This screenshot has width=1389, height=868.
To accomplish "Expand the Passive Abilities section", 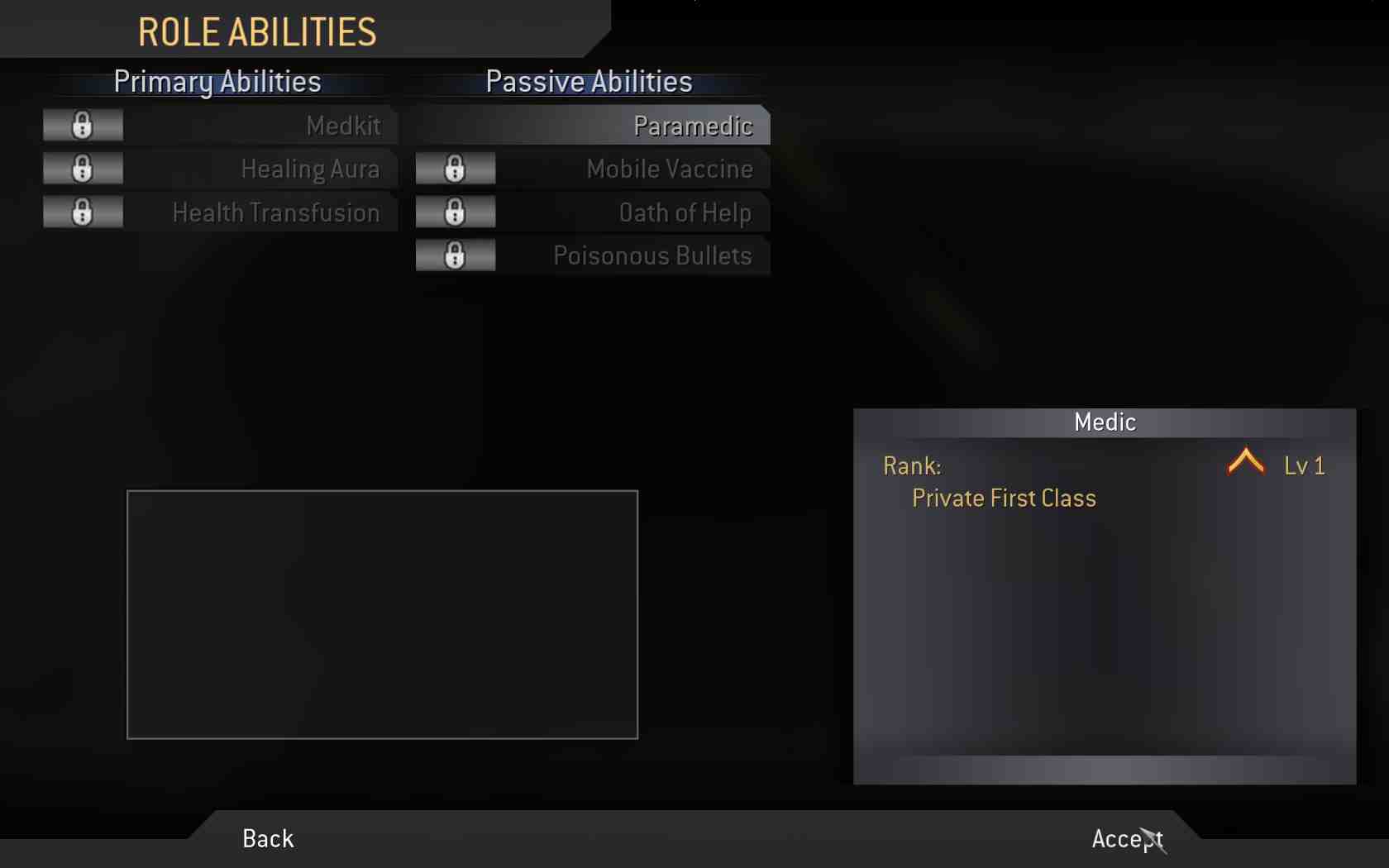I will pyautogui.click(x=588, y=81).
